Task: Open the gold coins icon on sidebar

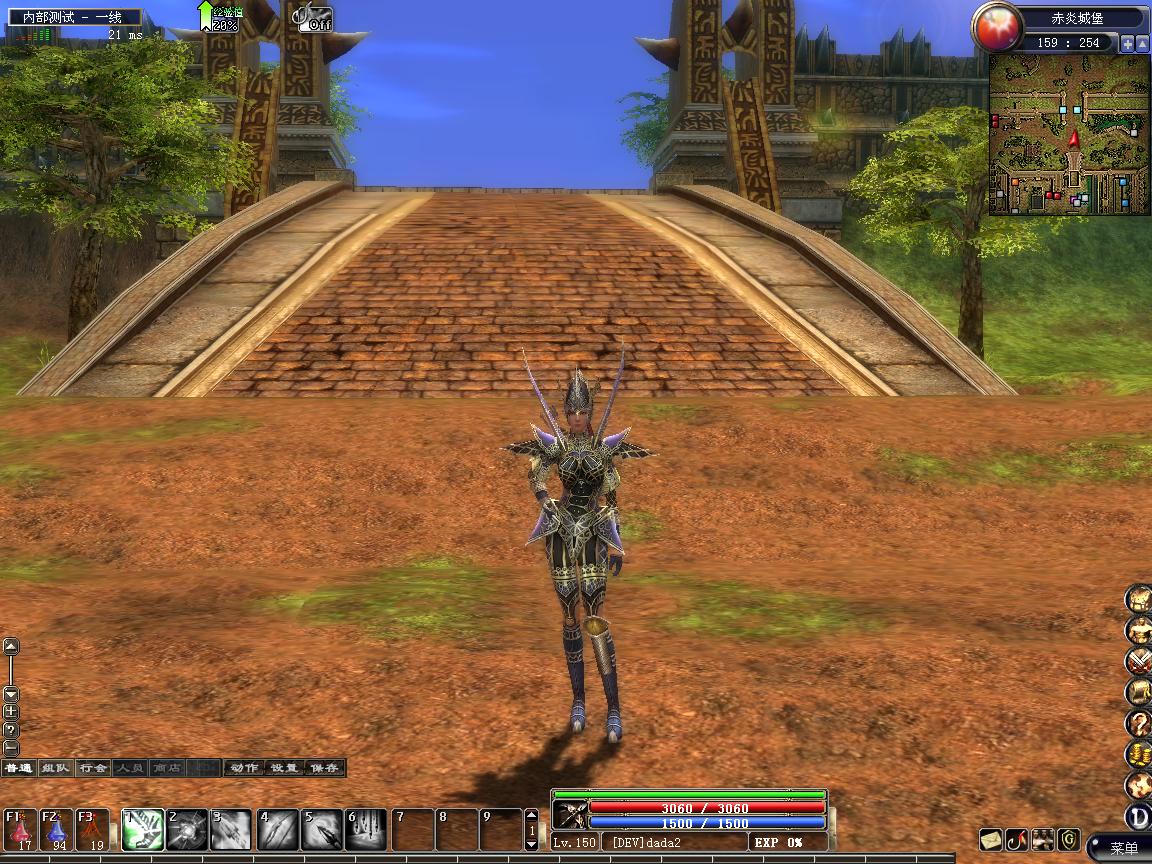Action: tap(1138, 753)
